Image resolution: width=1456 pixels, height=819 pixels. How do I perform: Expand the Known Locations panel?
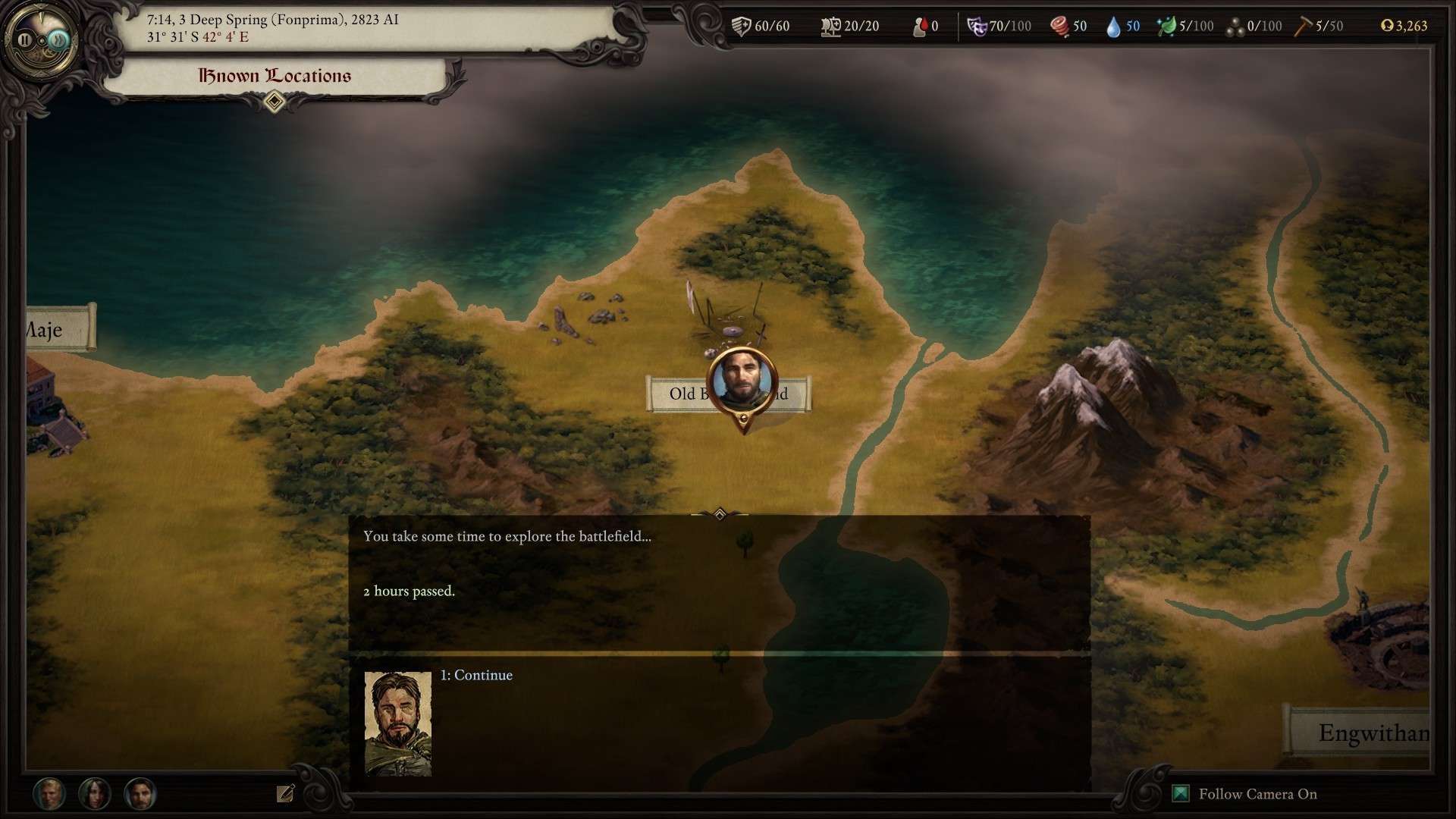(x=275, y=101)
